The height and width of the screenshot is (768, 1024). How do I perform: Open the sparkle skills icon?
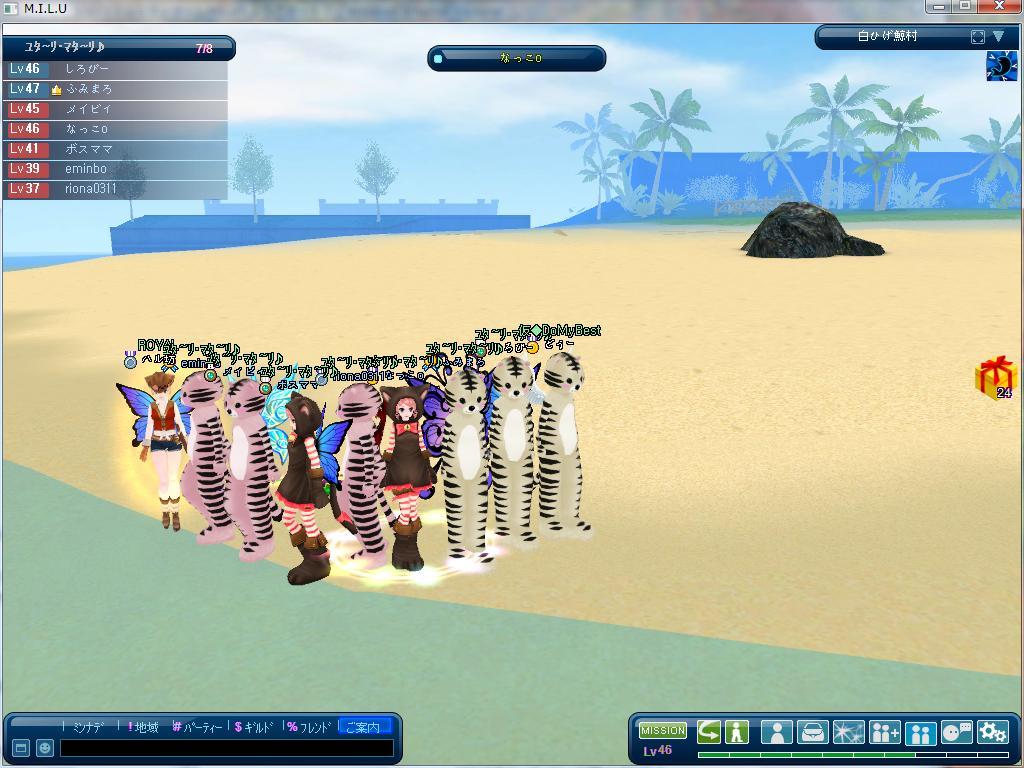pyautogui.click(x=848, y=732)
